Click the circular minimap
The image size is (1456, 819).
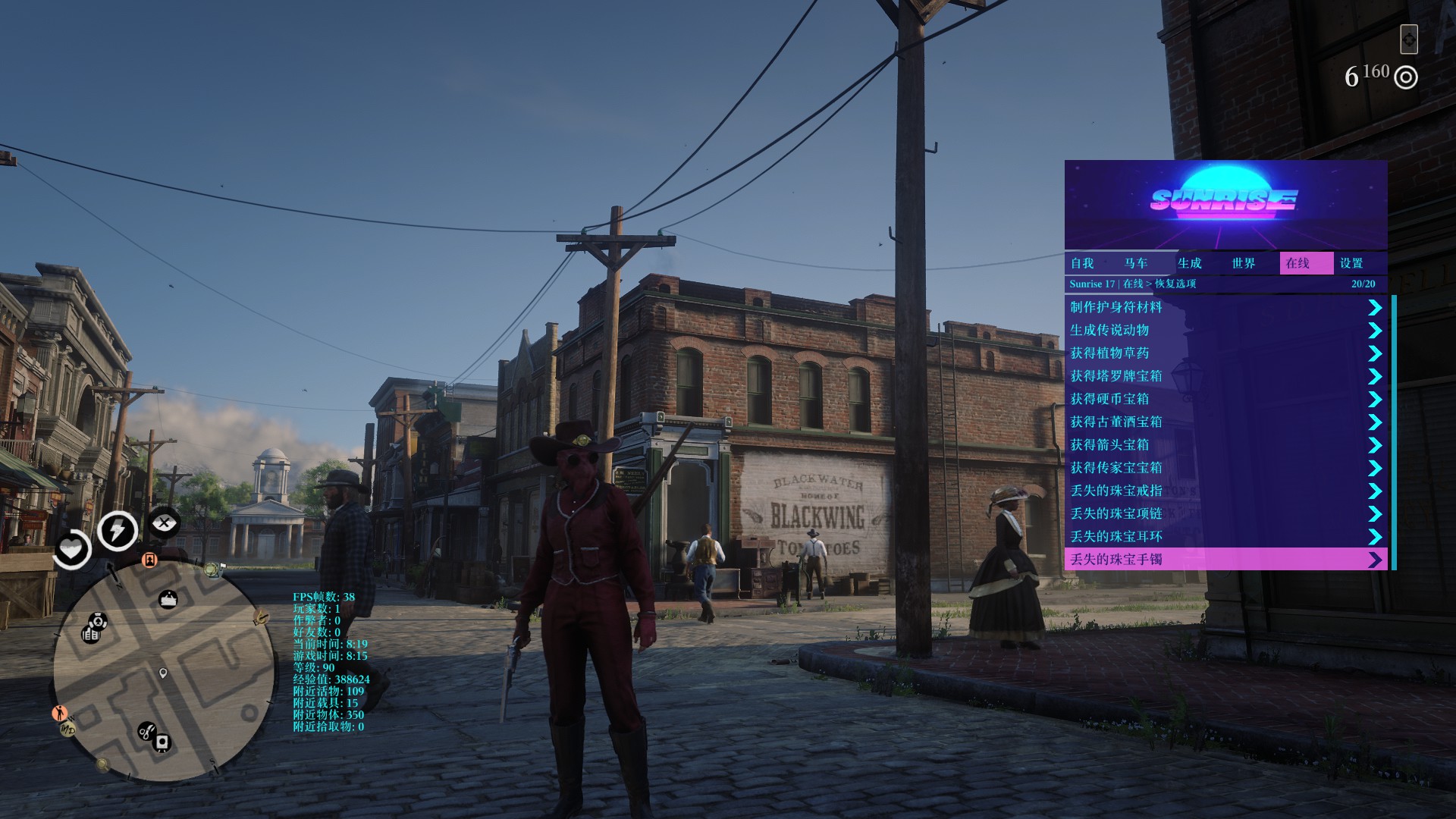pyautogui.click(x=164, y=671)
